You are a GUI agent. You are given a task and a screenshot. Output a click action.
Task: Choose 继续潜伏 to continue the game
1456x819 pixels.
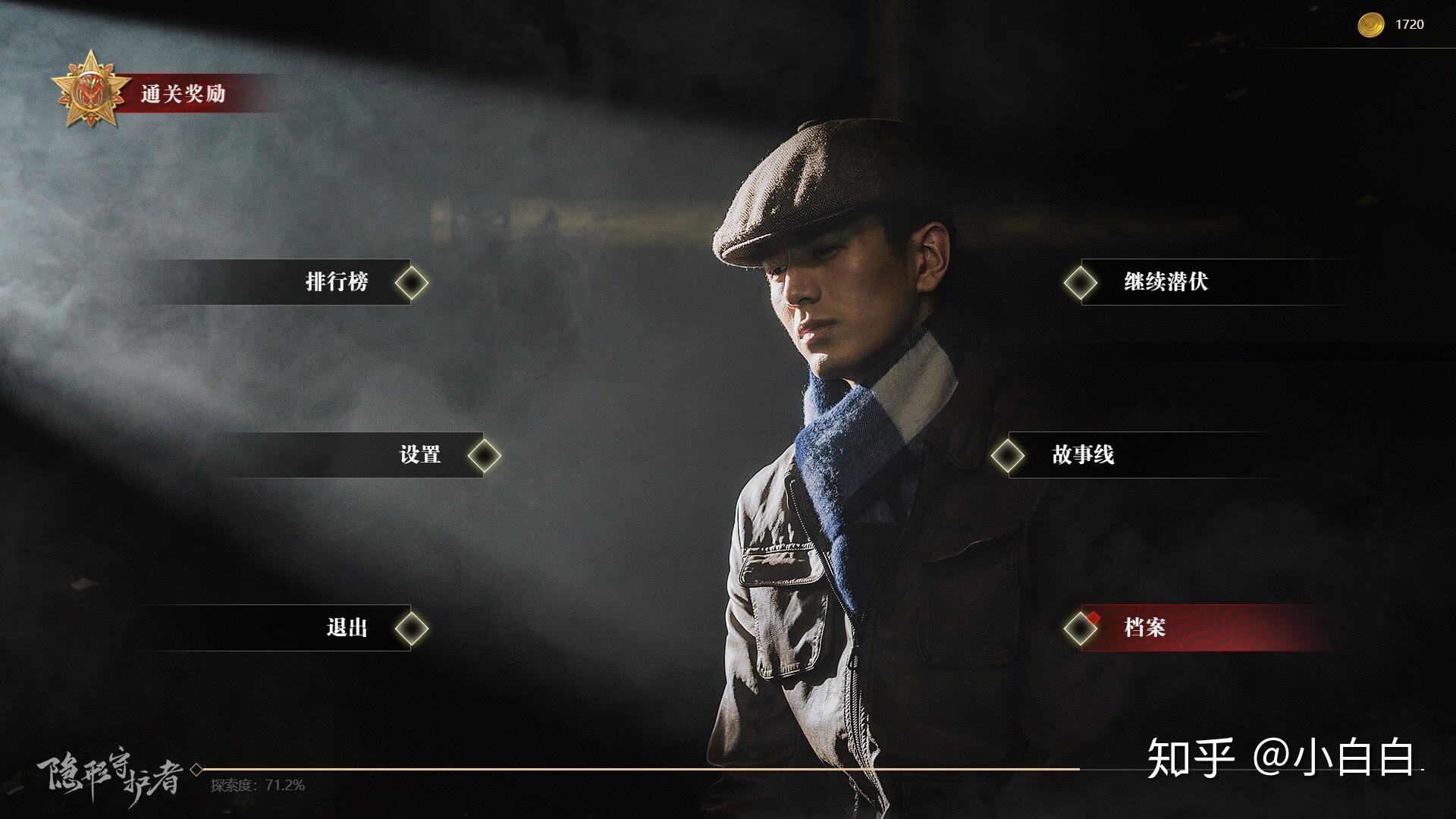1166,282
